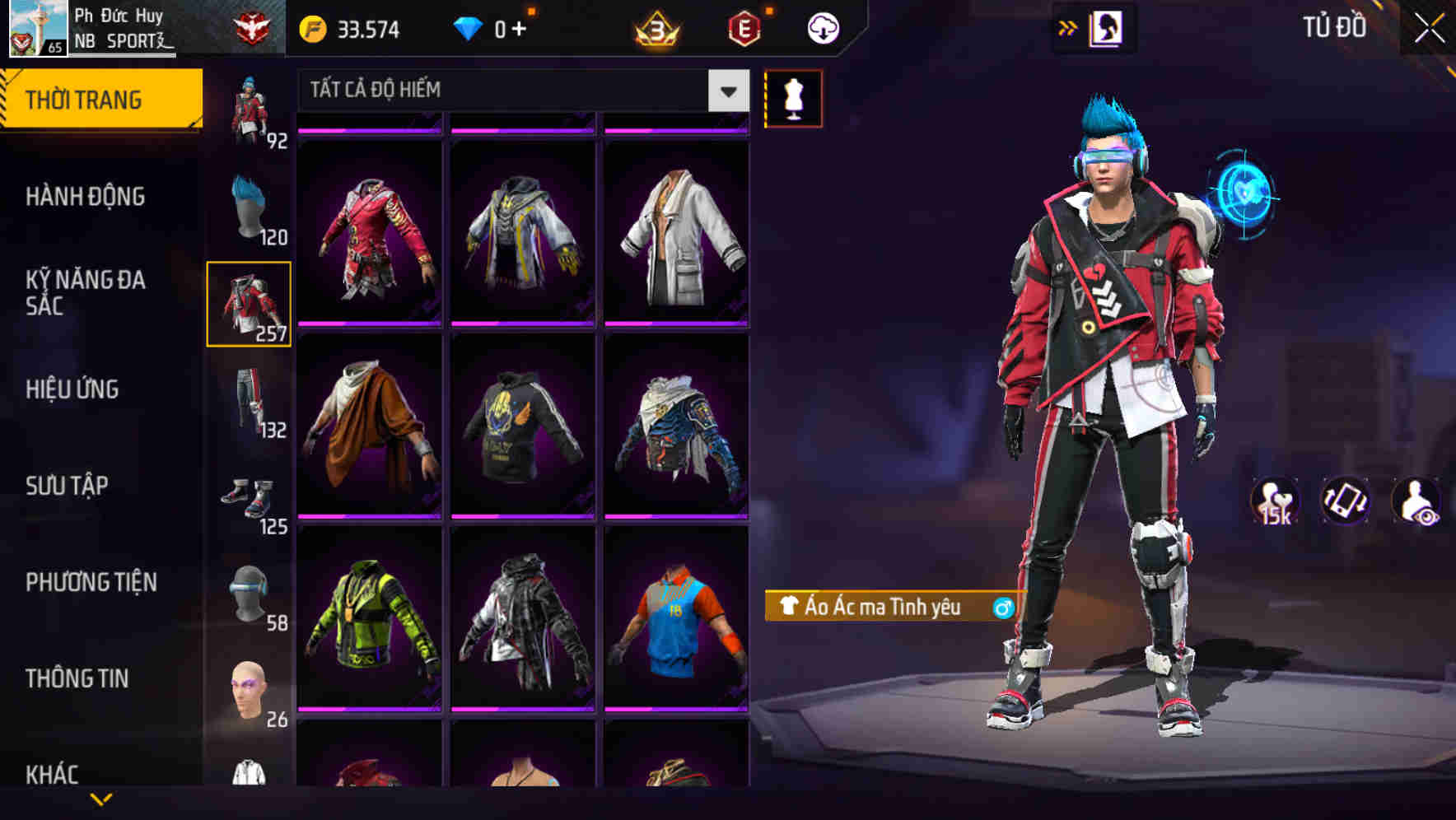Select the mask category showing 58 items
Image resolution: width=1456 pixels, height=820 pixels.
(x=250, y=591)
